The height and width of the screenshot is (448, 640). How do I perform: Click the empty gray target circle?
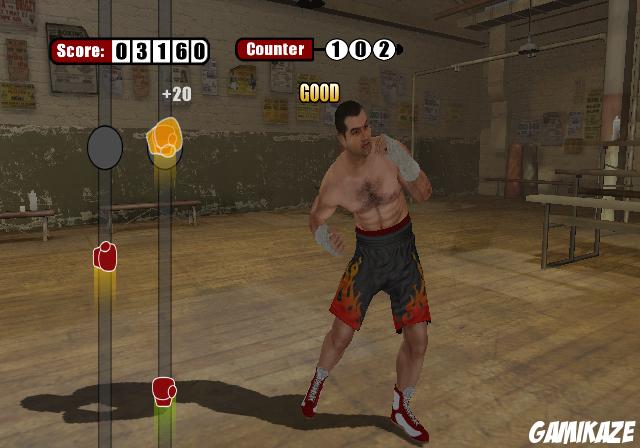[x=105, y=148]
